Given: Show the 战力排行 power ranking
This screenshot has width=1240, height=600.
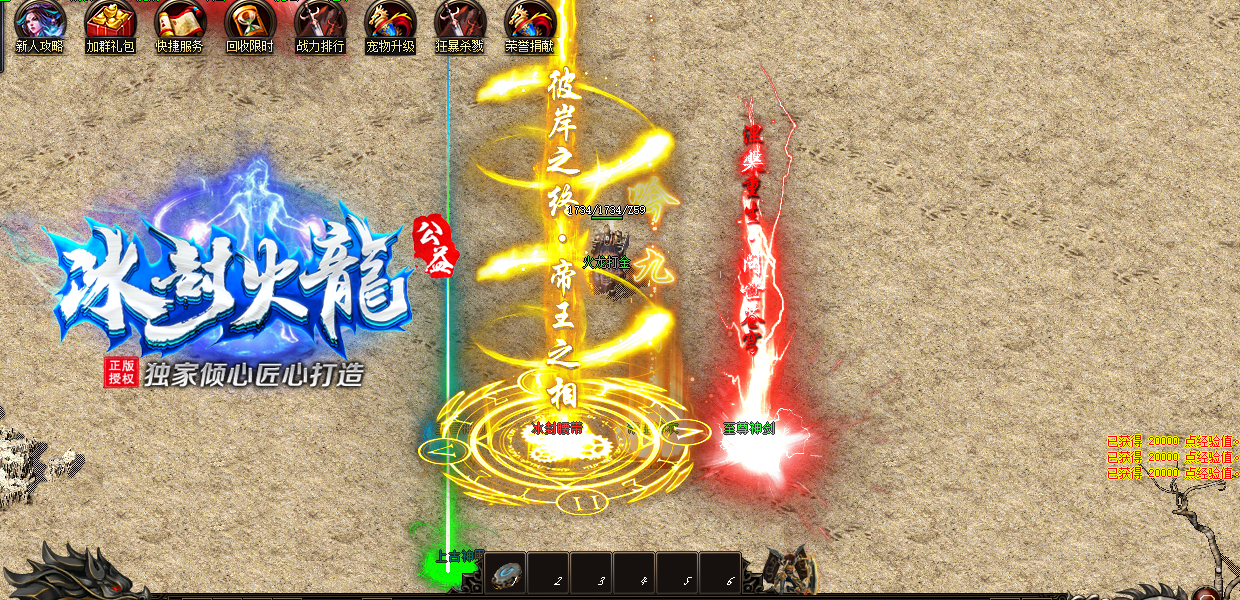Looking at the screenshot, I should 320,22.
